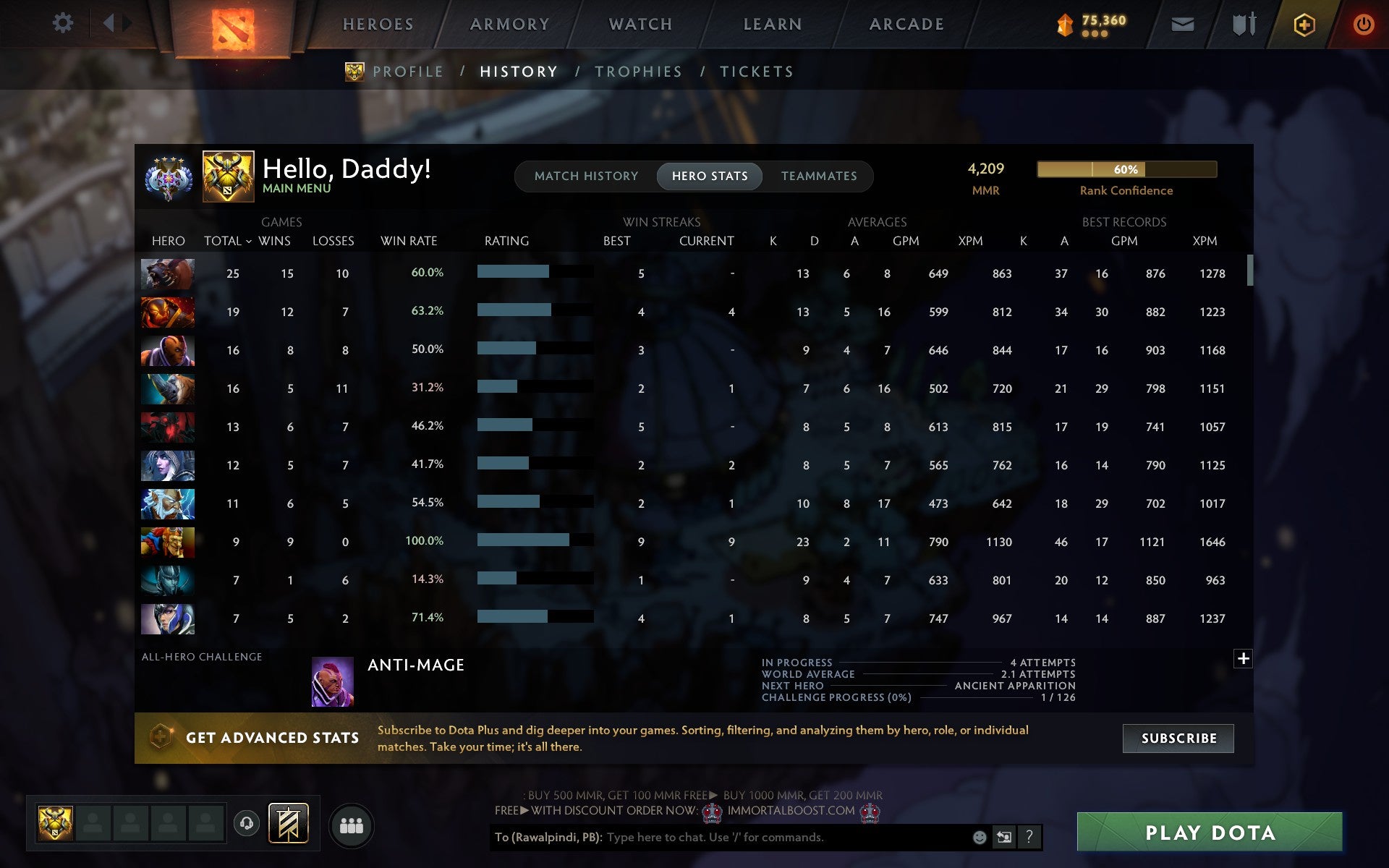Open your mail inbox envelope icon
Viewport: 1389px width, 868px height.
coord(1182,23)
